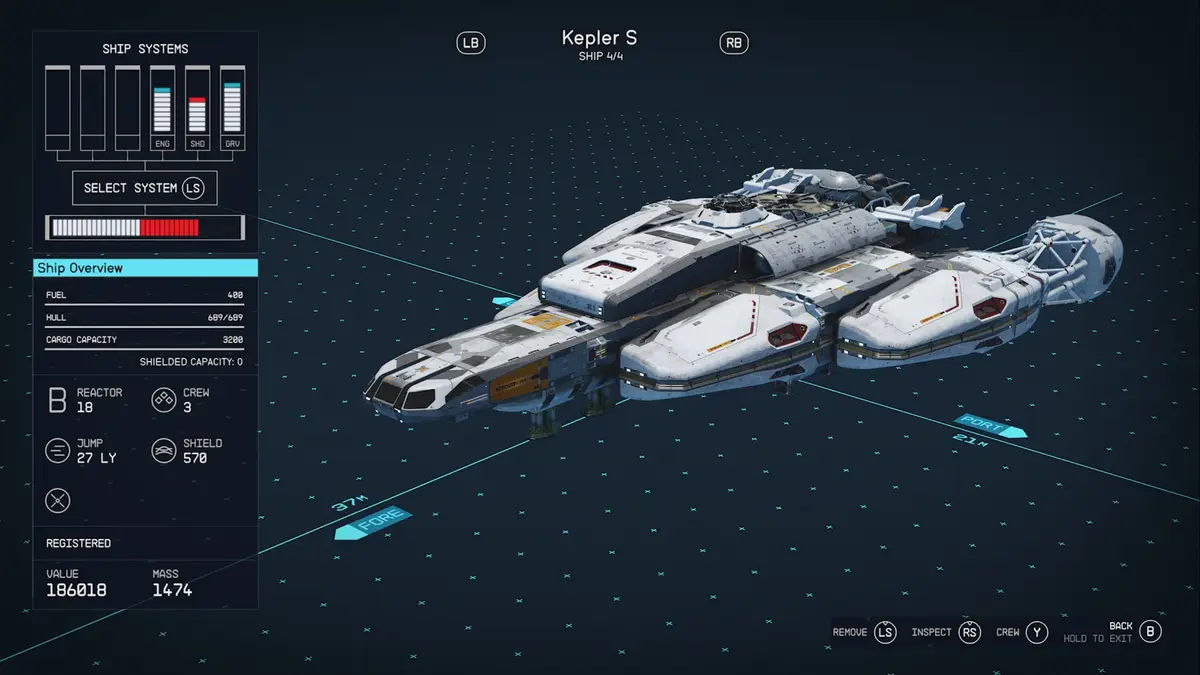Image resolution: width=1200 pixels, height=675 pixels.
Task: Select the ENG engine power column
Action: [162, 109]
